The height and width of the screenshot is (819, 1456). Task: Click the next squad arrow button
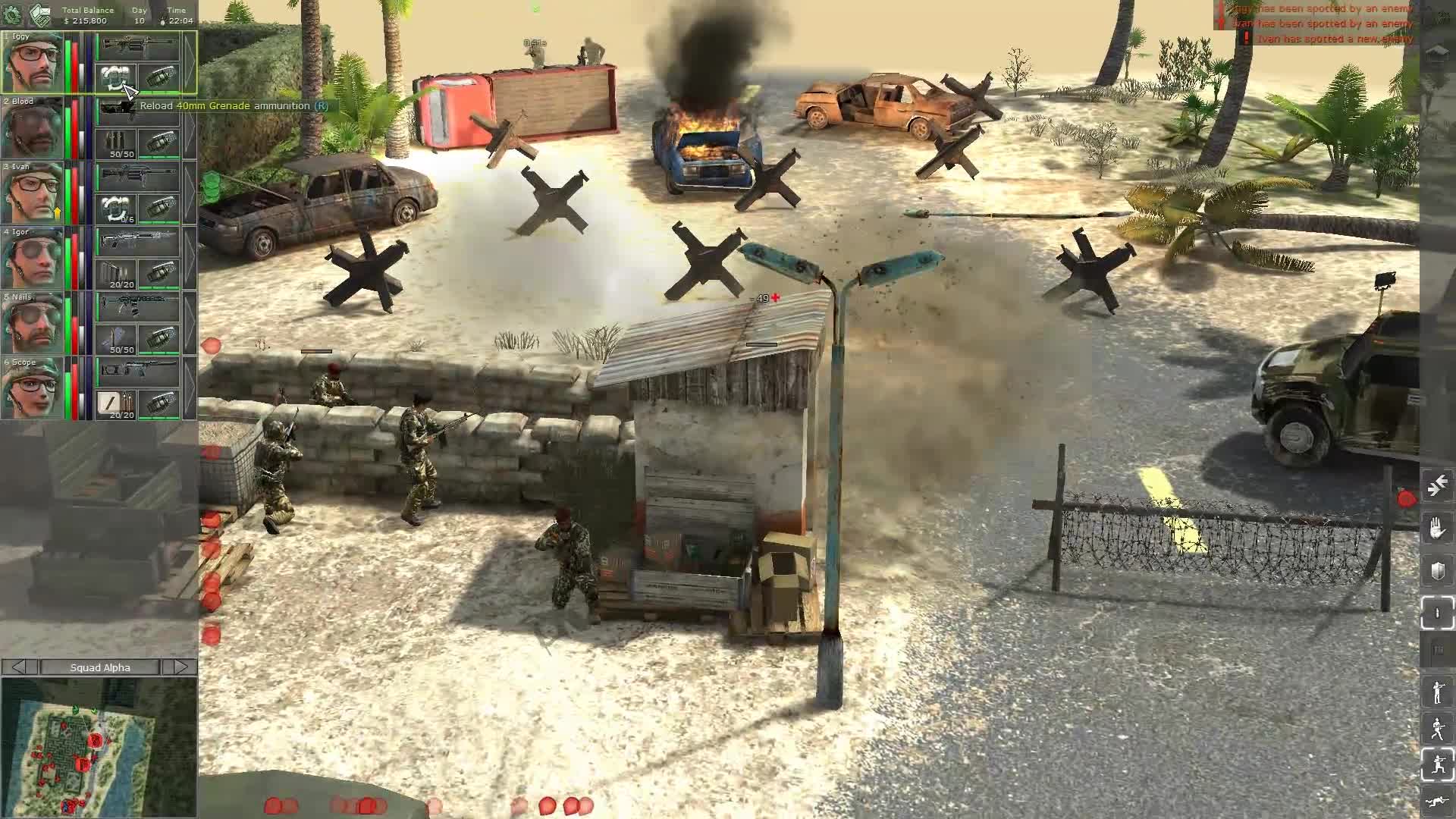click(x=182, y=667)
